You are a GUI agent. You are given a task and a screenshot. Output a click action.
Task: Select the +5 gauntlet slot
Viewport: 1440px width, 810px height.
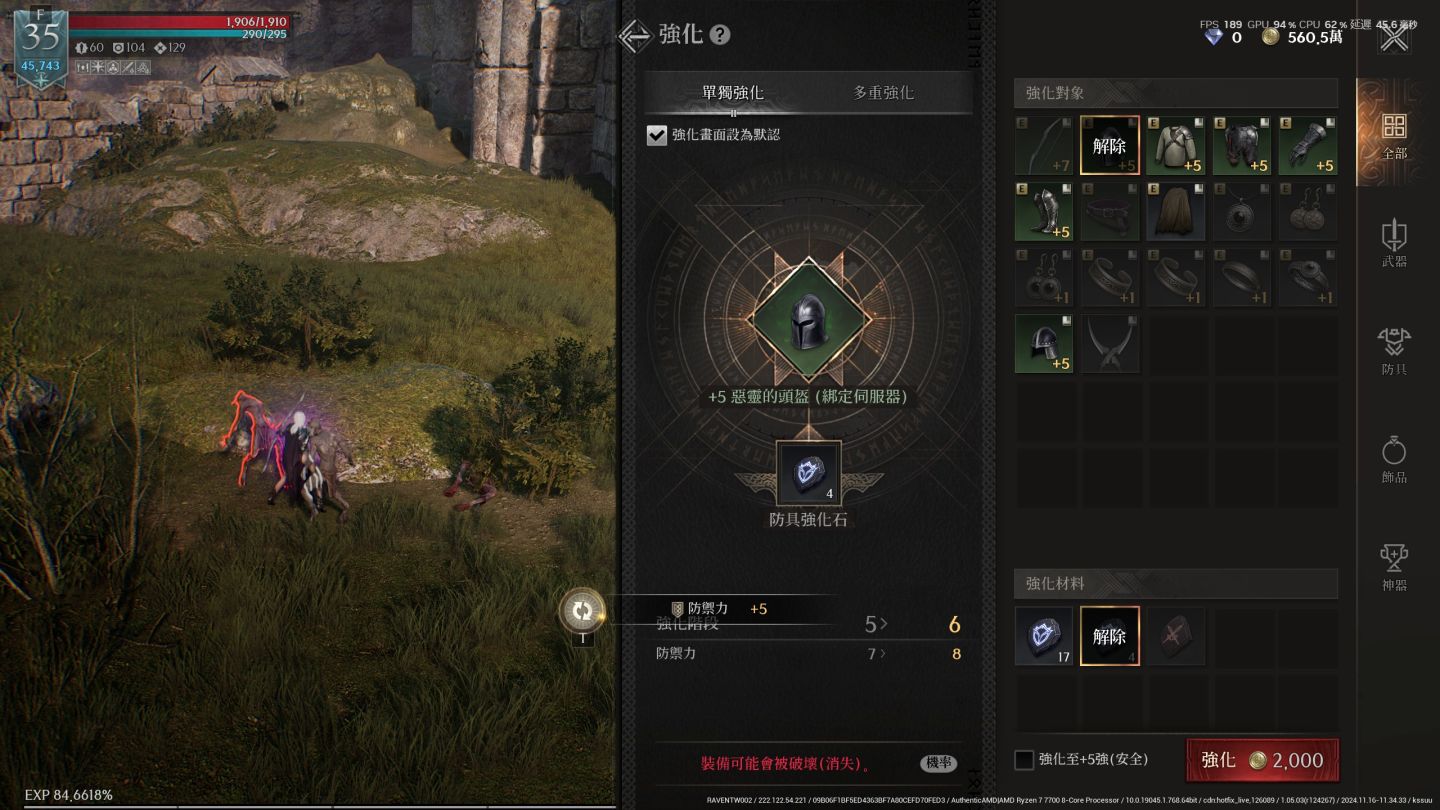click(x=1308, y=146)
